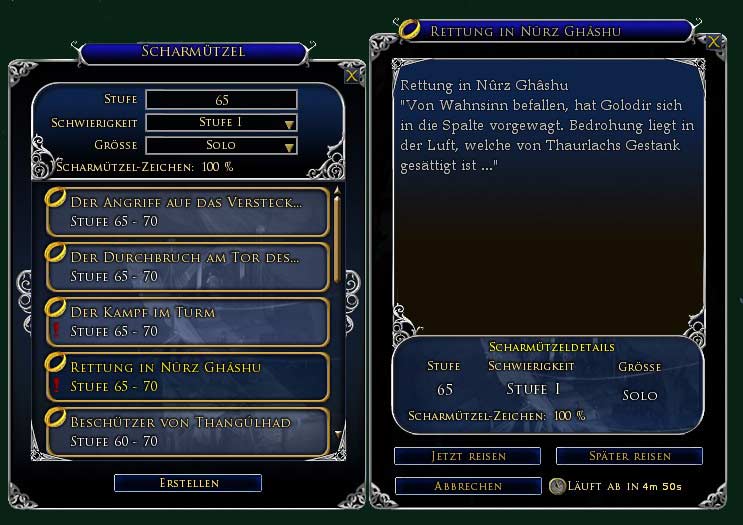Close the Scharmützel window
Image resolution: width=743 pixels, height=525 pixels.
pyautogui.click(x=351, y=75)
